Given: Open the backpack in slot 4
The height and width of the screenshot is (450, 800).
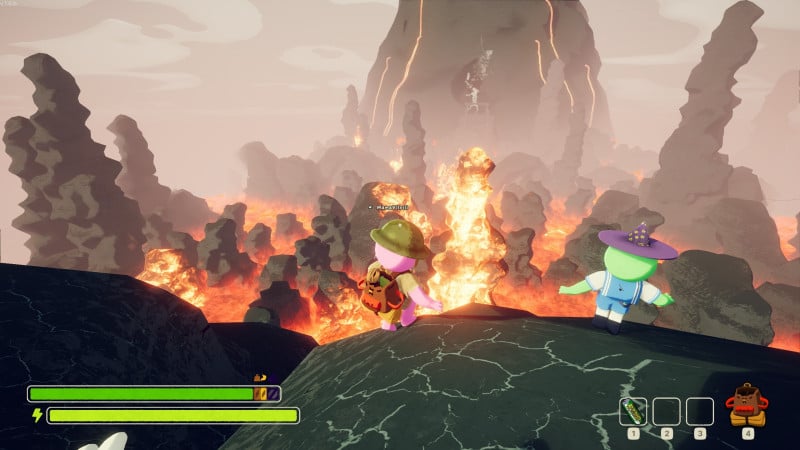Looking at the screenshot, I should [747, 406].
